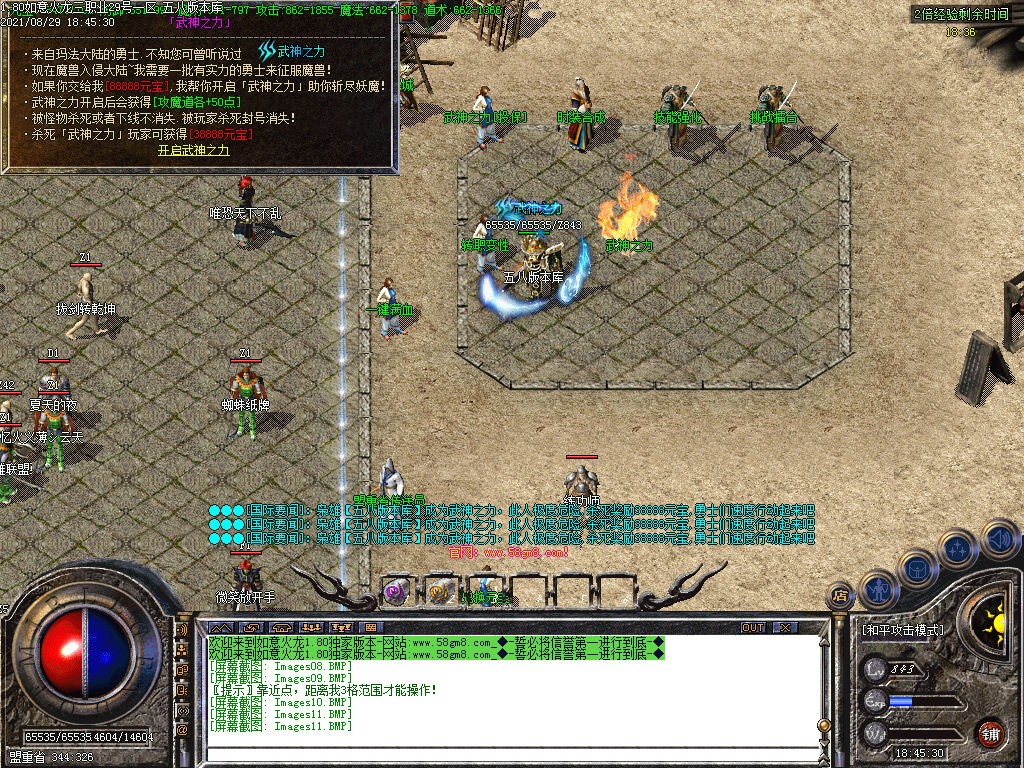
Task: Select the golden scroll belt slot
Action: click(440, 590)
